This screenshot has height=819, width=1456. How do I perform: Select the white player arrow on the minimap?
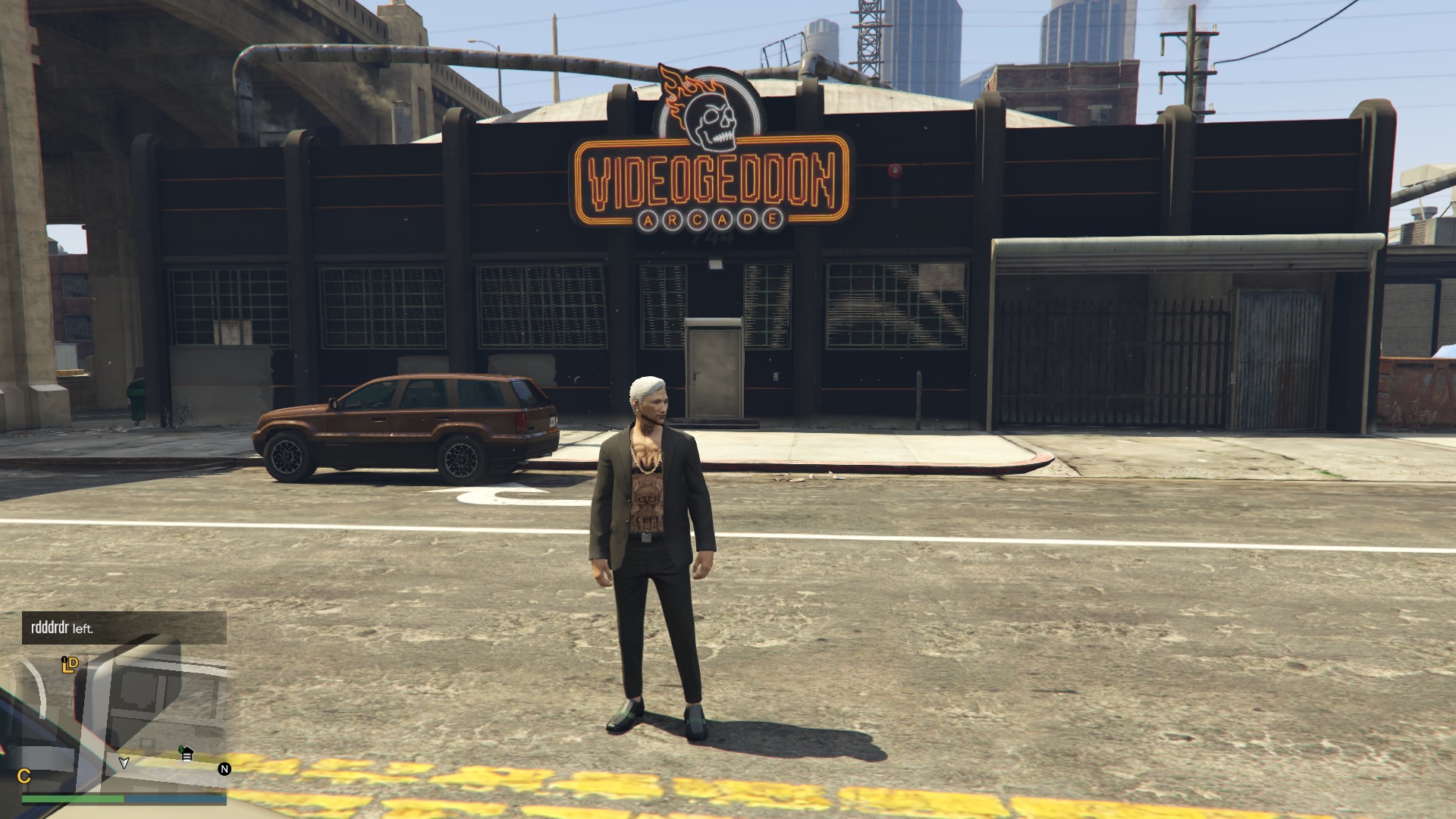(124, 764)
